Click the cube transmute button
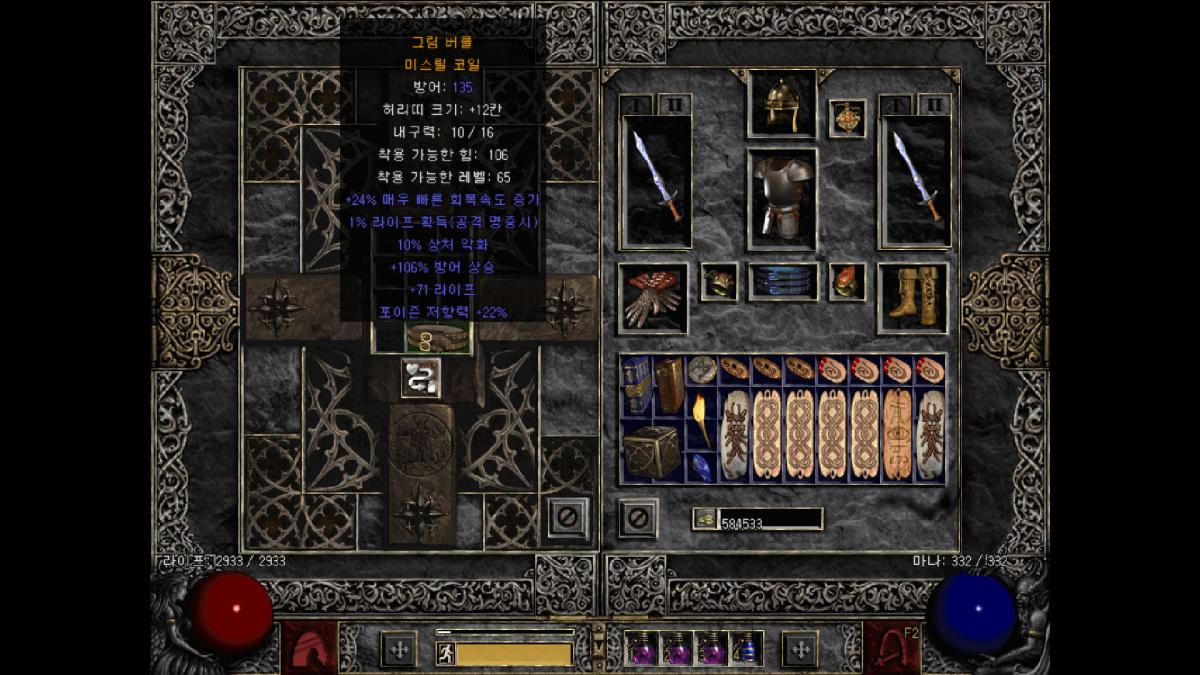 (x=421, y=377)
